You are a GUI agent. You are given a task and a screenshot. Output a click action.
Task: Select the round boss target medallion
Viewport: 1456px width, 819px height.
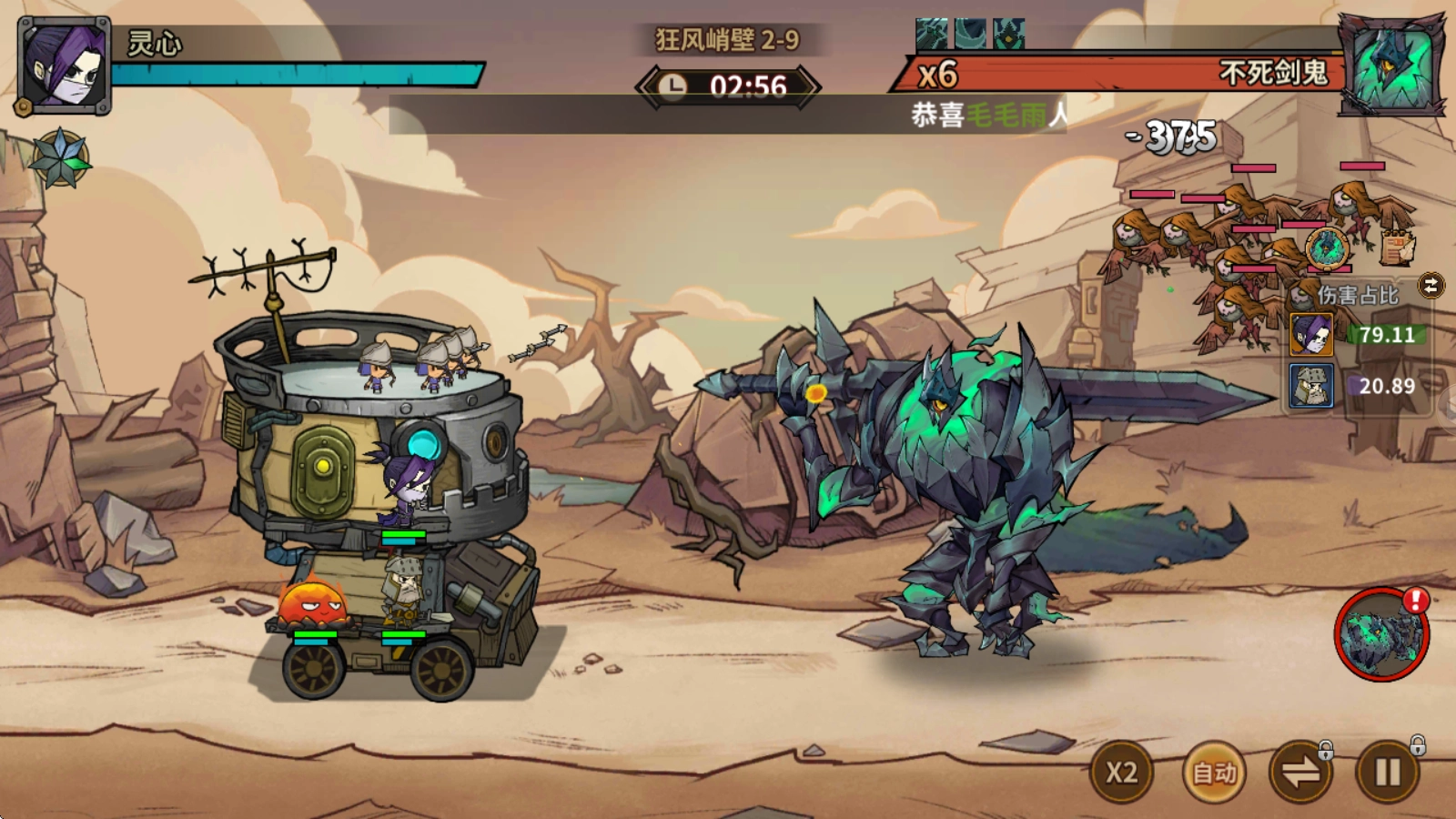coord(1328,248)
